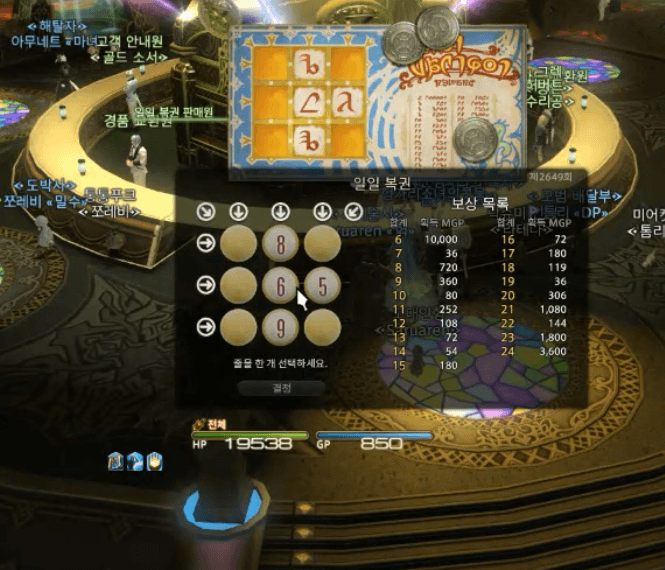665x570 pixels.
Task: Click the revealed number 8 tile
Action: point(281,243)
